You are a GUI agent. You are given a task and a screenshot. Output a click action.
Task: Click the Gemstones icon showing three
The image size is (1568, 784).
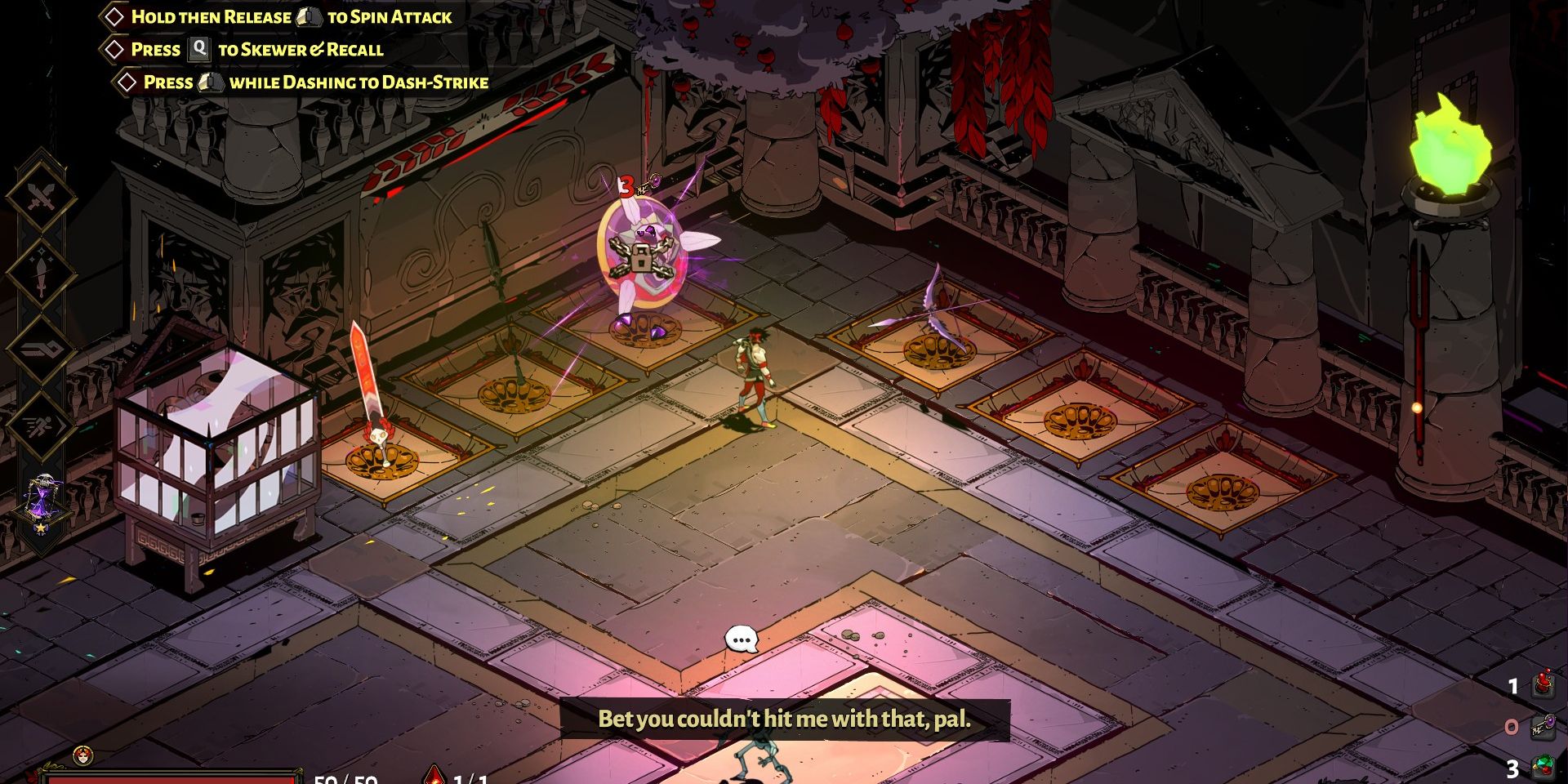1542,764
